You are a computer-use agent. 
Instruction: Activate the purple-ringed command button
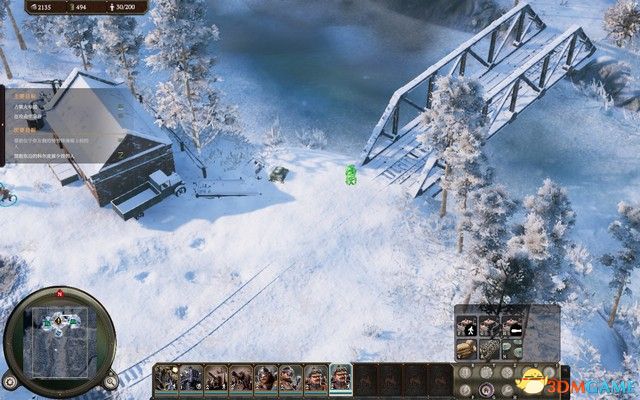486,389
